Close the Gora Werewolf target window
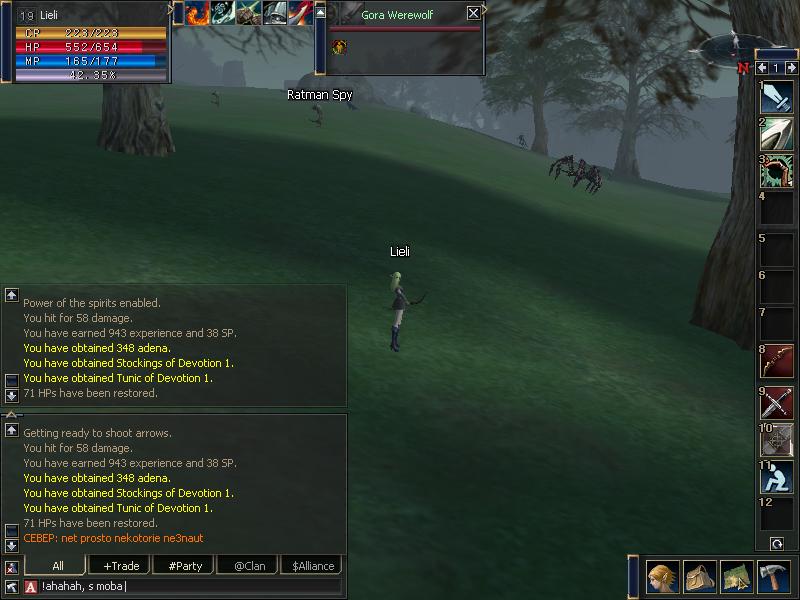This screenshot has height=600, width=800. click(x=473, y=14)
